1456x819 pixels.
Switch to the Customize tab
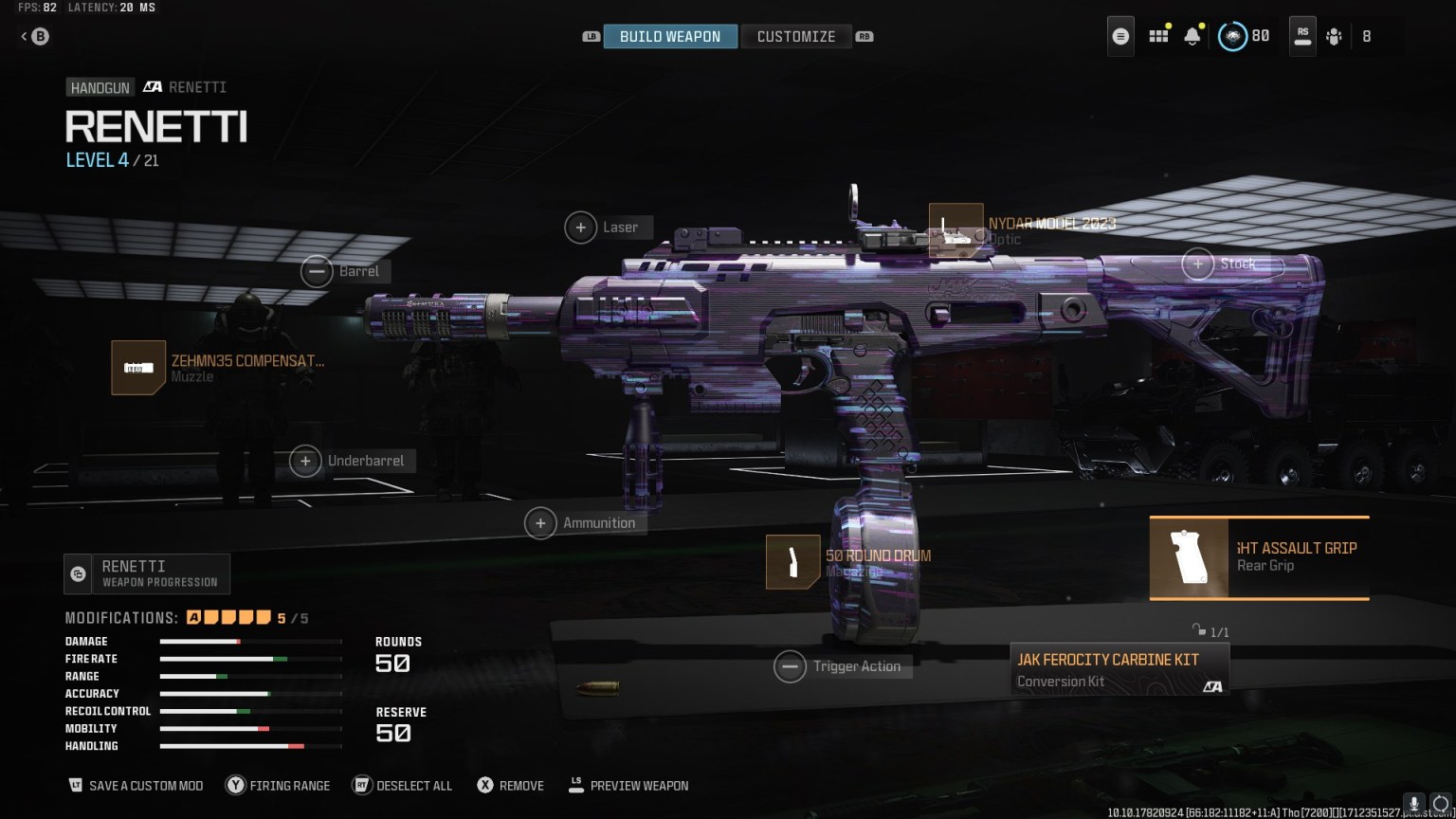(x=796, y=36)
